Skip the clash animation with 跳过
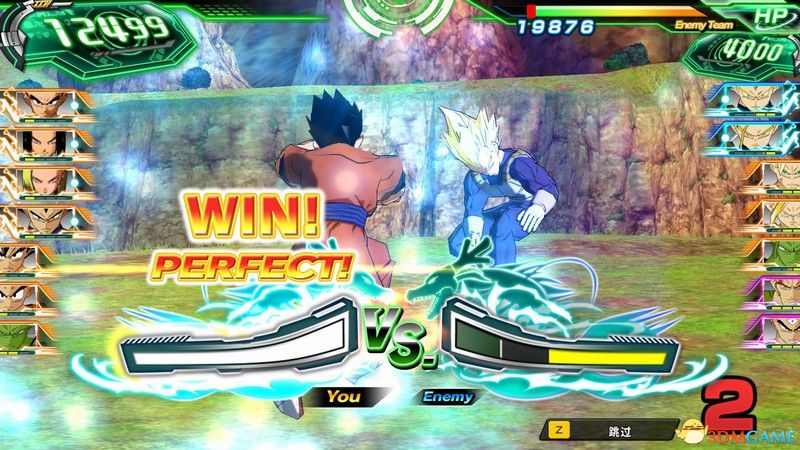 point(611,429)
